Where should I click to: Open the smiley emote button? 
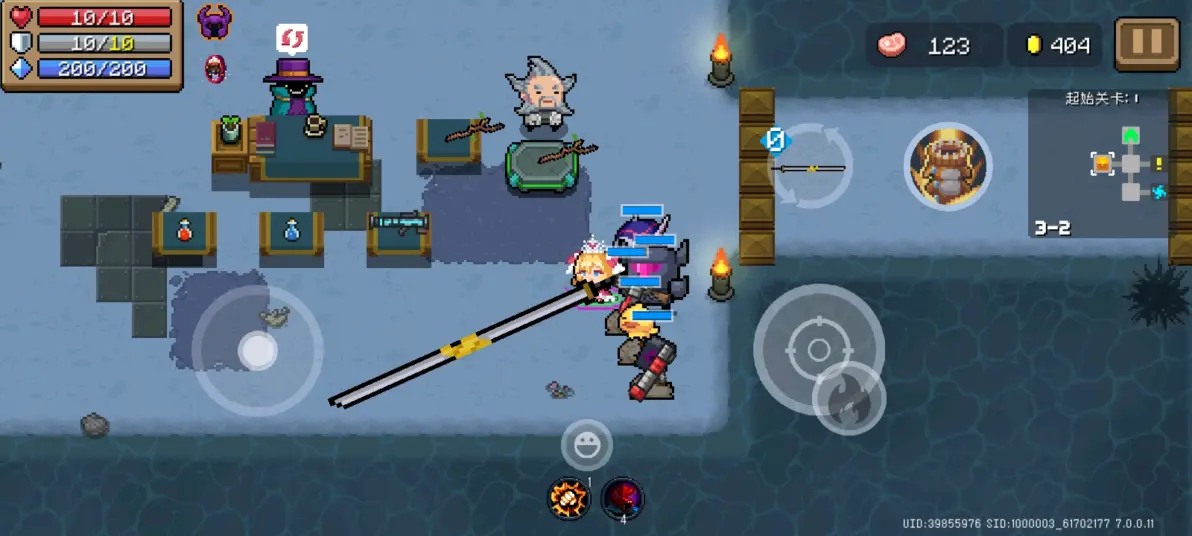(586, 445)
